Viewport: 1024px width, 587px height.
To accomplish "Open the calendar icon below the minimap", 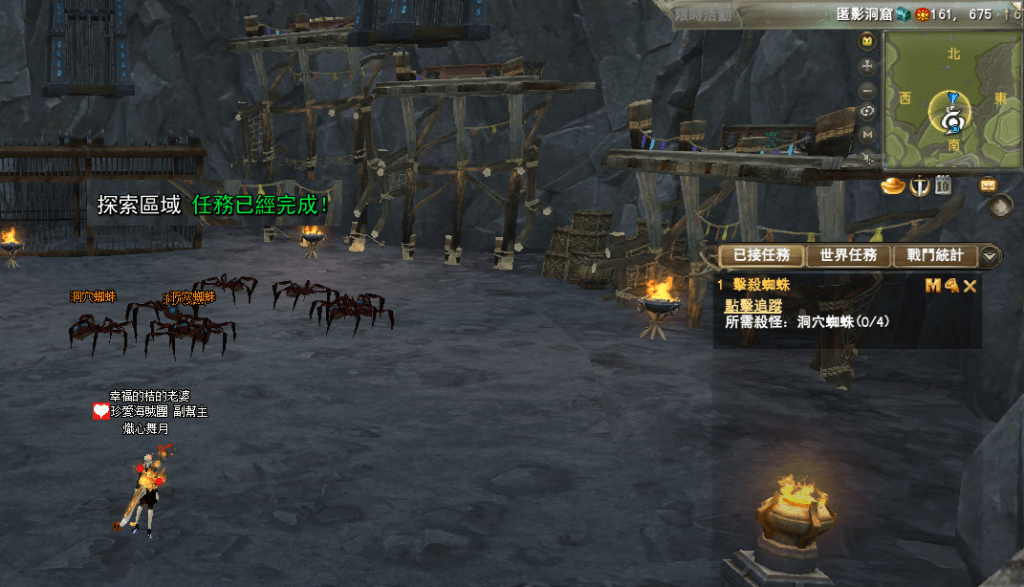I will point(944,186).
